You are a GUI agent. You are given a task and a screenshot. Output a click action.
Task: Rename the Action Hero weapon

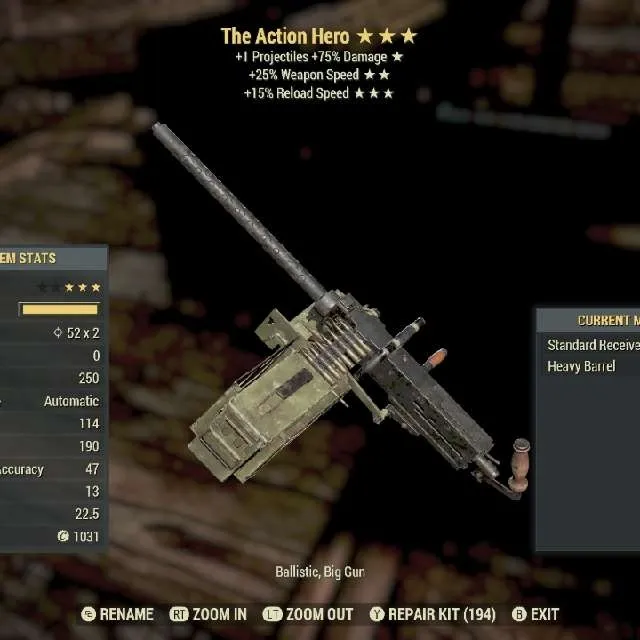pyautogui.click(x=118, y=614)
